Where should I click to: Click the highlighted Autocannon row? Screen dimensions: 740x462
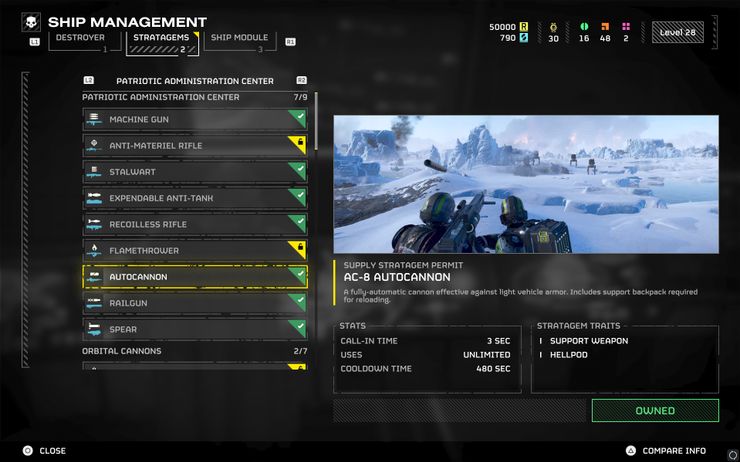[x=194, y=276]
